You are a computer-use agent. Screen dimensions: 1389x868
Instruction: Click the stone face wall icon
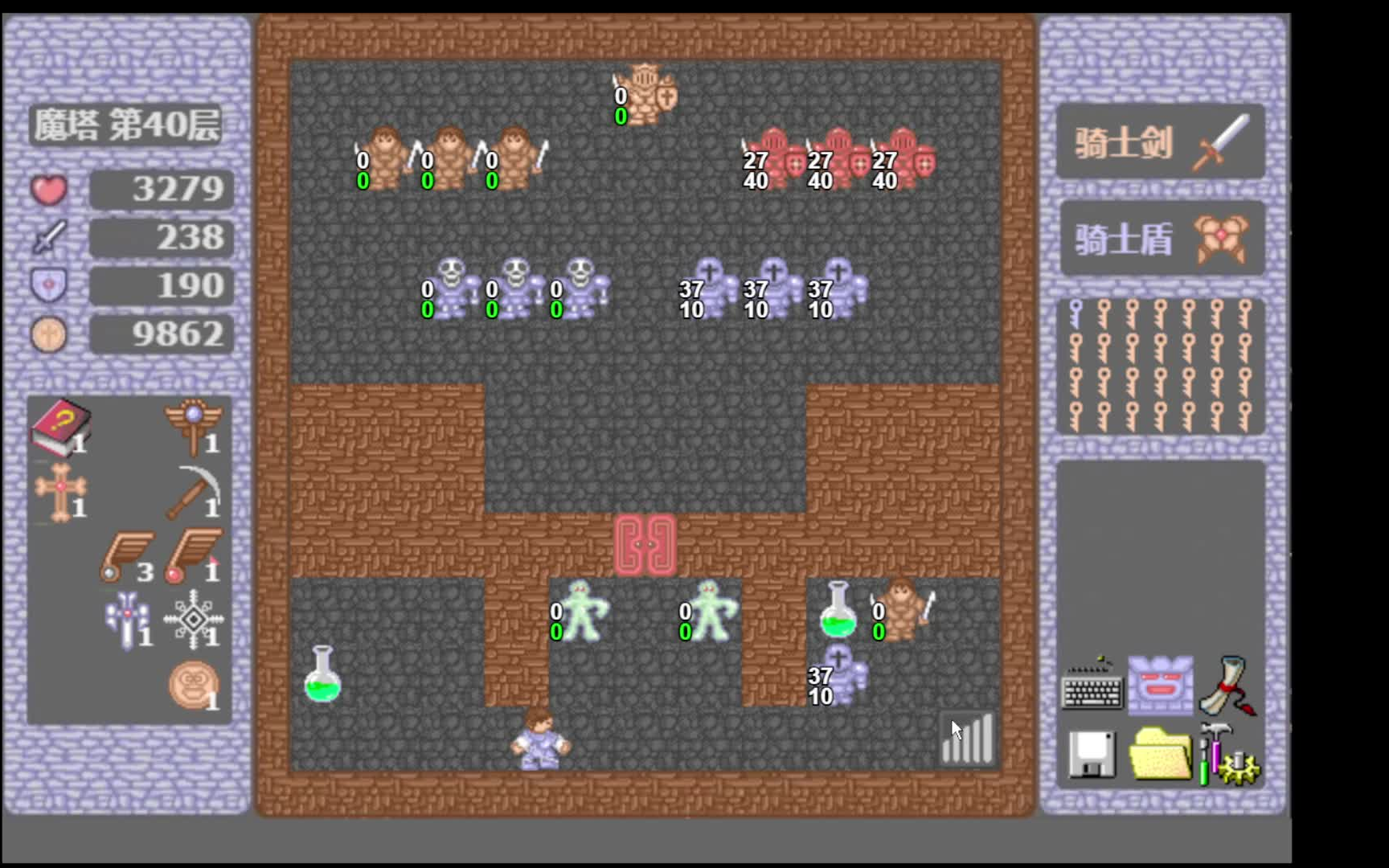point(1162,687)
